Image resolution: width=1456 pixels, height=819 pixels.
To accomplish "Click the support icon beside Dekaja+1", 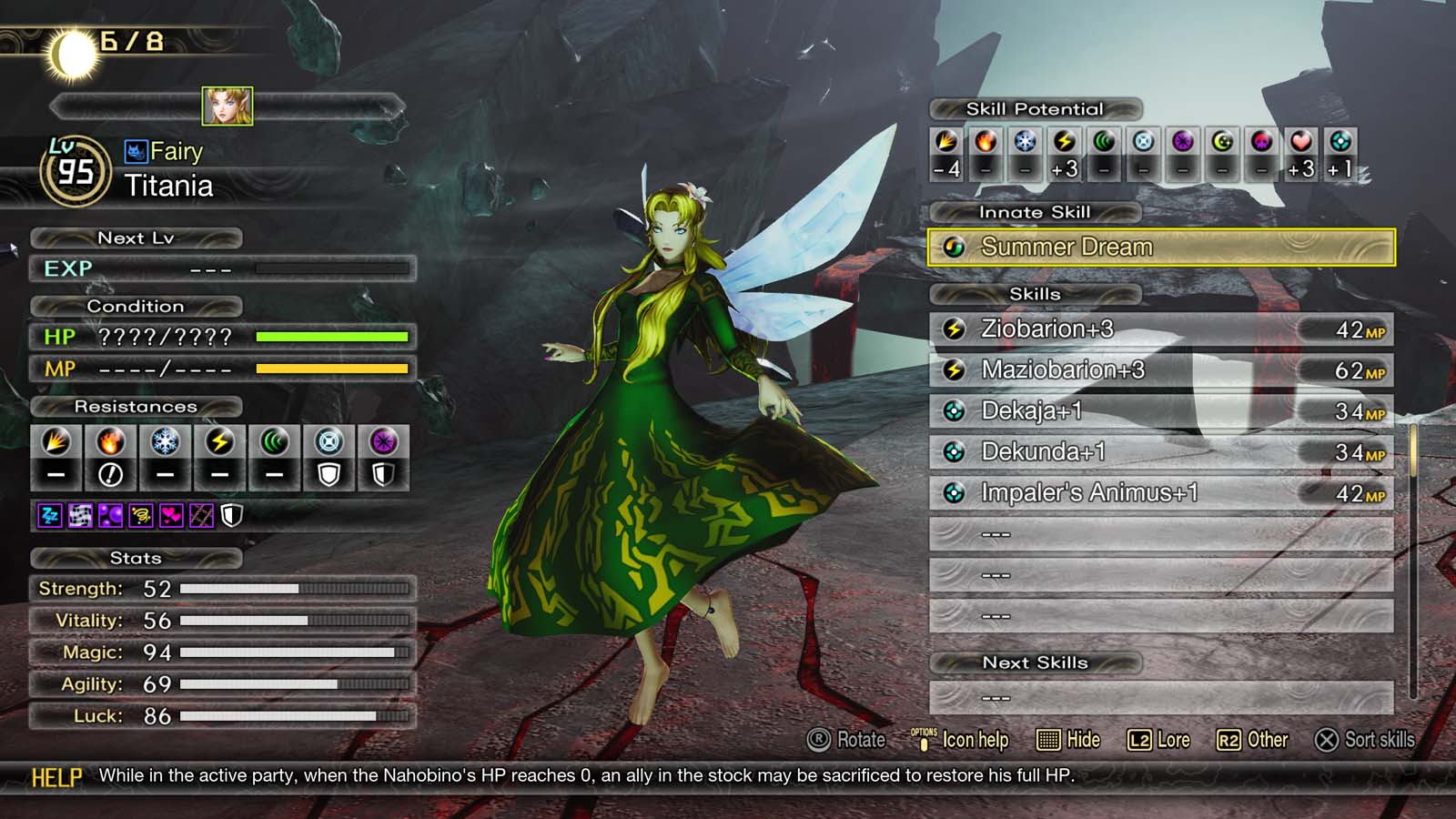I will [x=955, y=411].
